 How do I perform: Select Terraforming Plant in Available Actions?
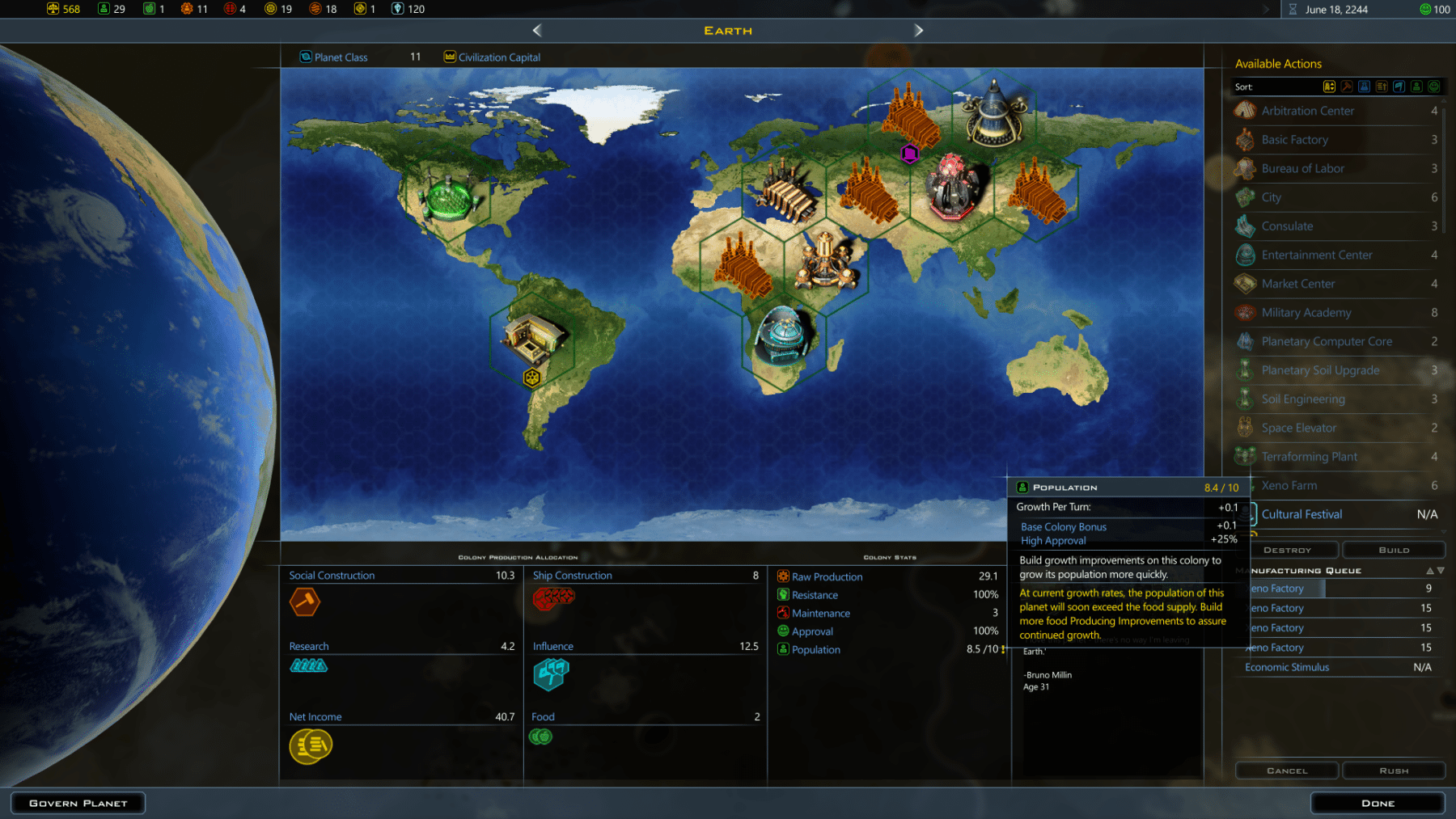tap(1309, 457)
